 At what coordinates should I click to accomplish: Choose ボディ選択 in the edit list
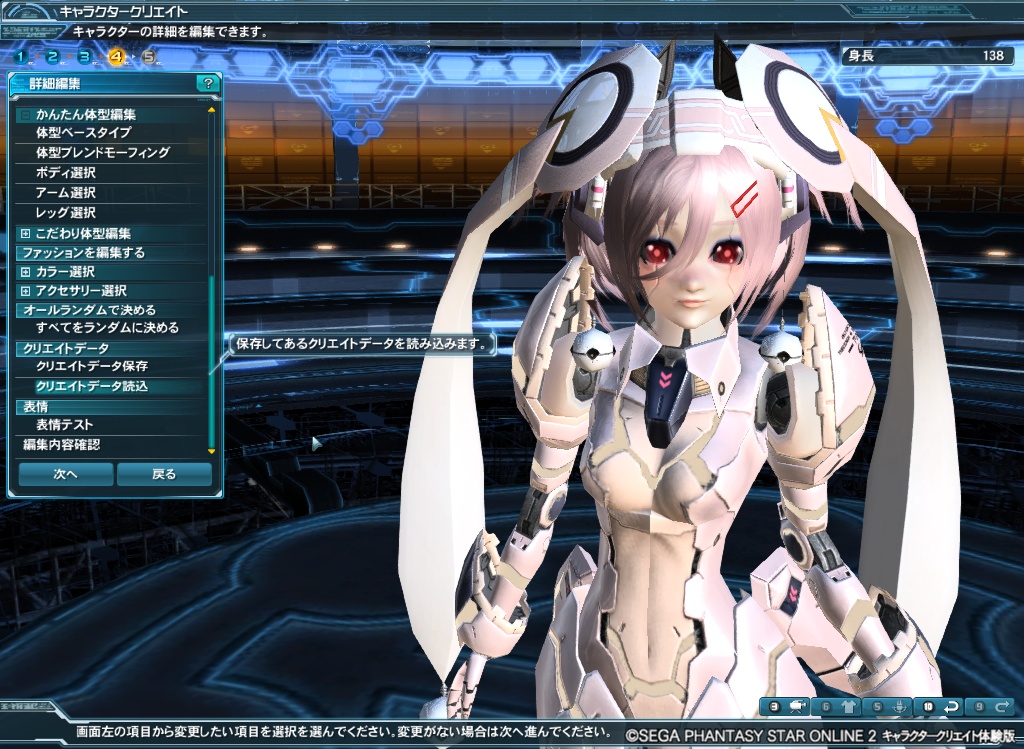65,173
